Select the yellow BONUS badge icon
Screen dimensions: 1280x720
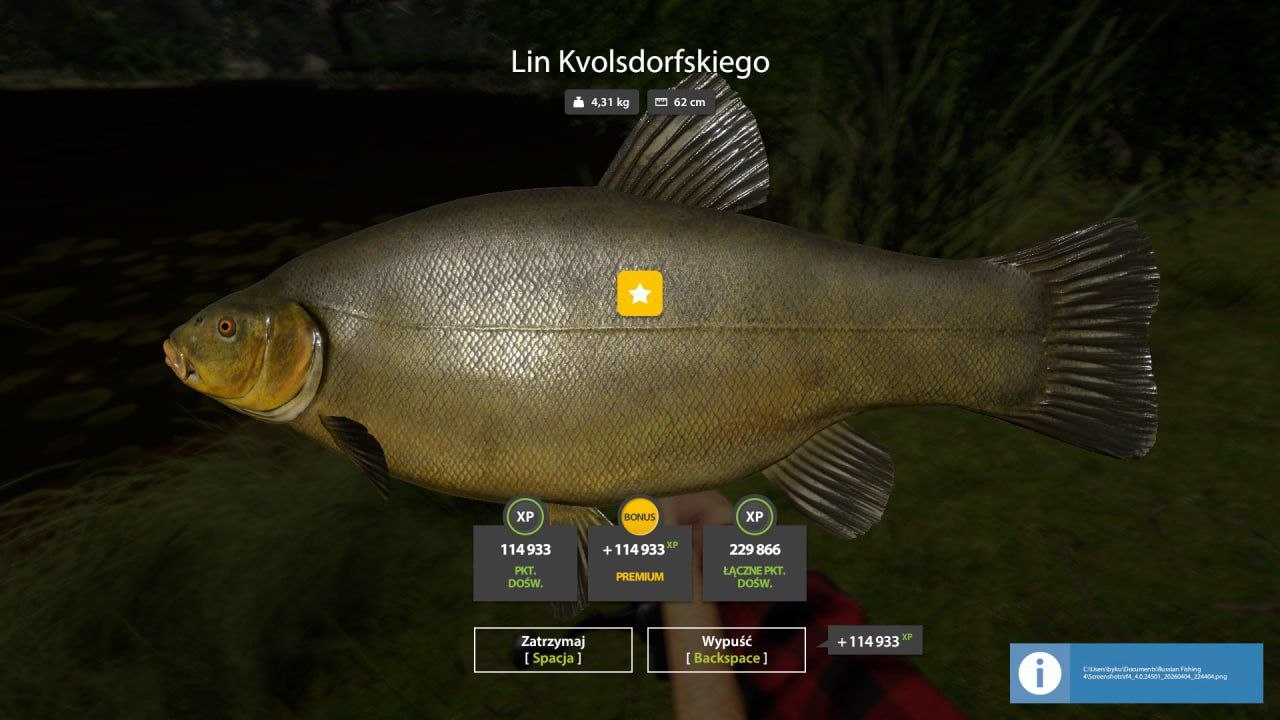click(x=639, y=517)
